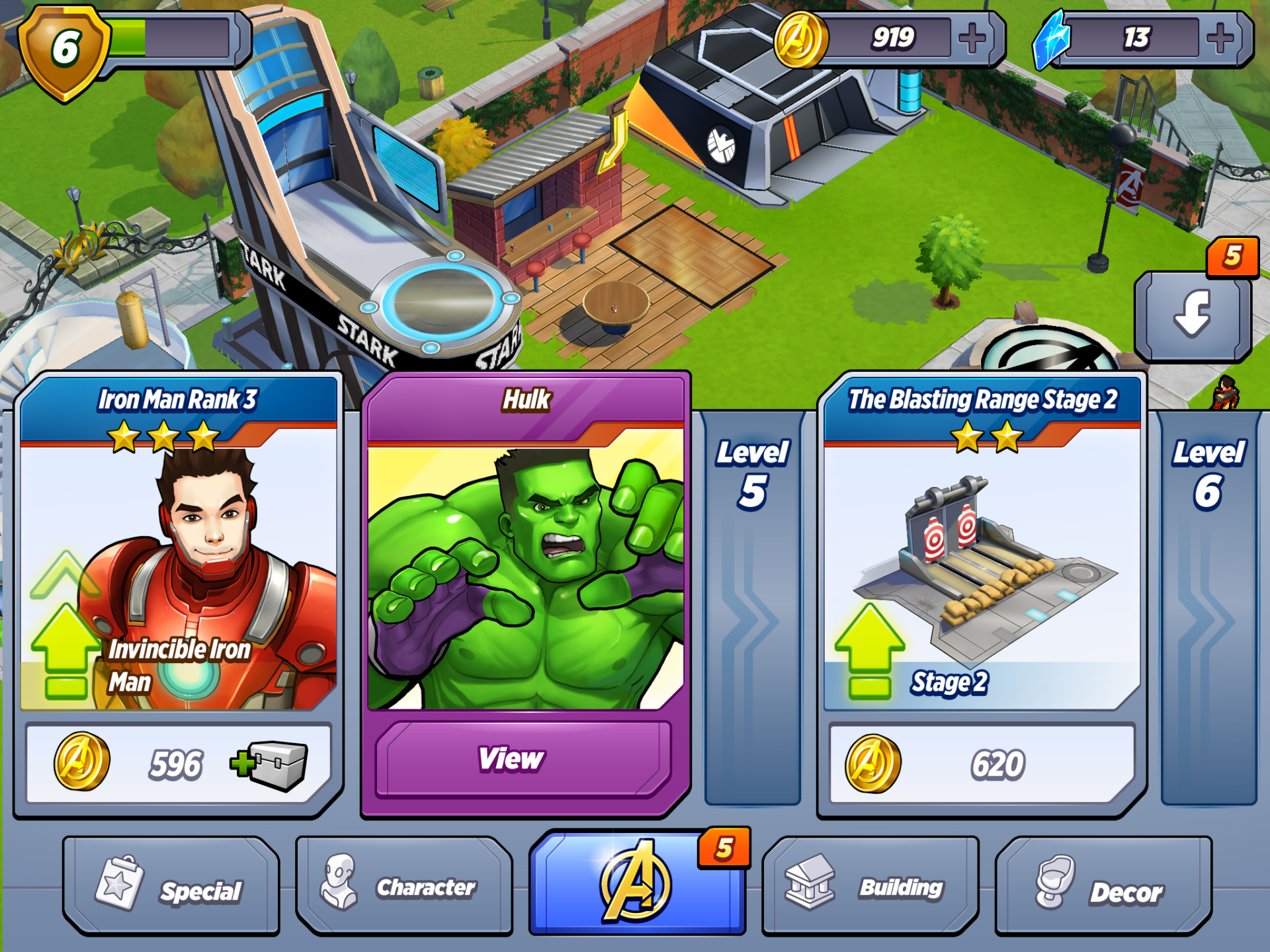Switch to the Decor tab
1270x952 pixels.
point(1103,887)
